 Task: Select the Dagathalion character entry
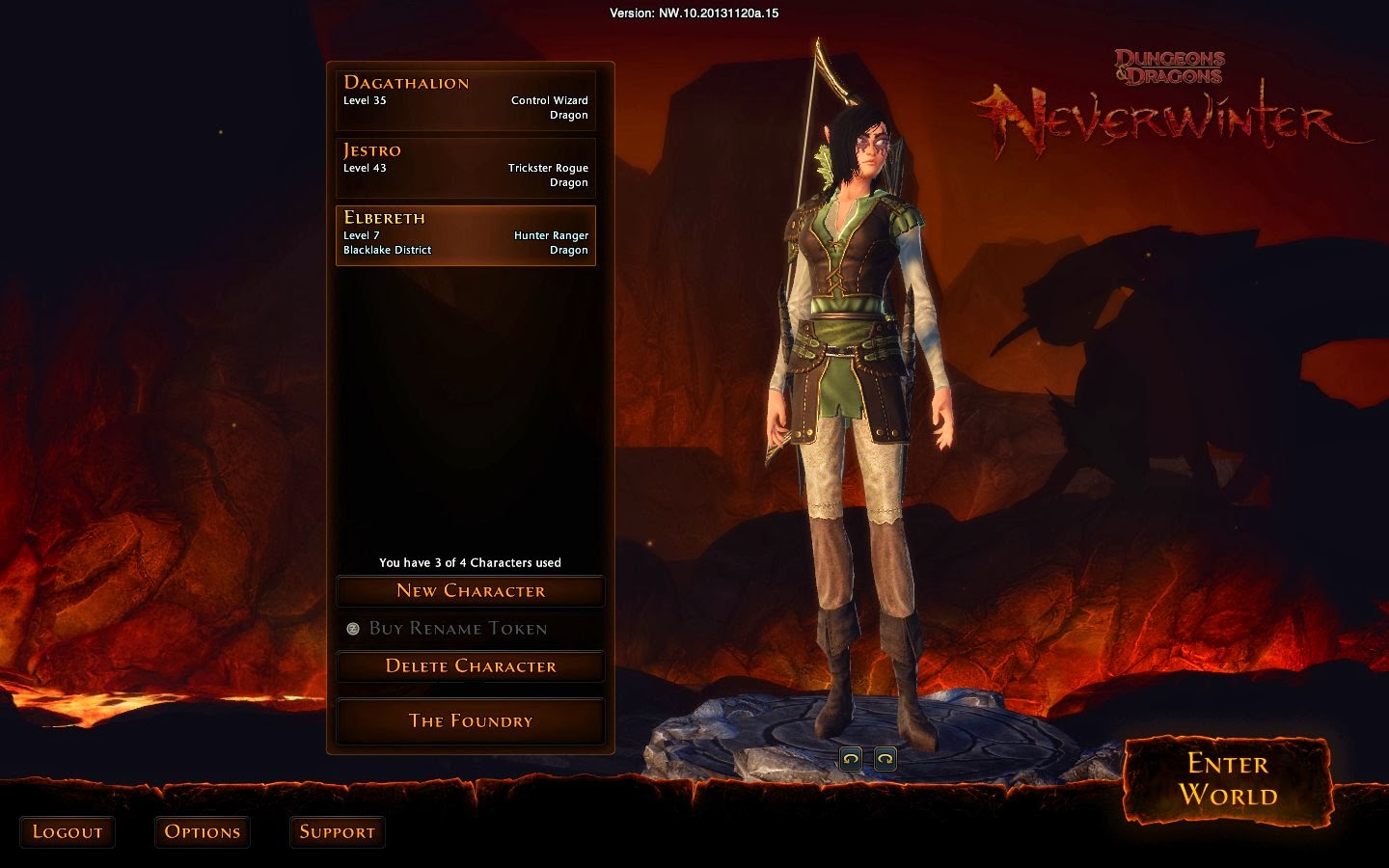466,99
